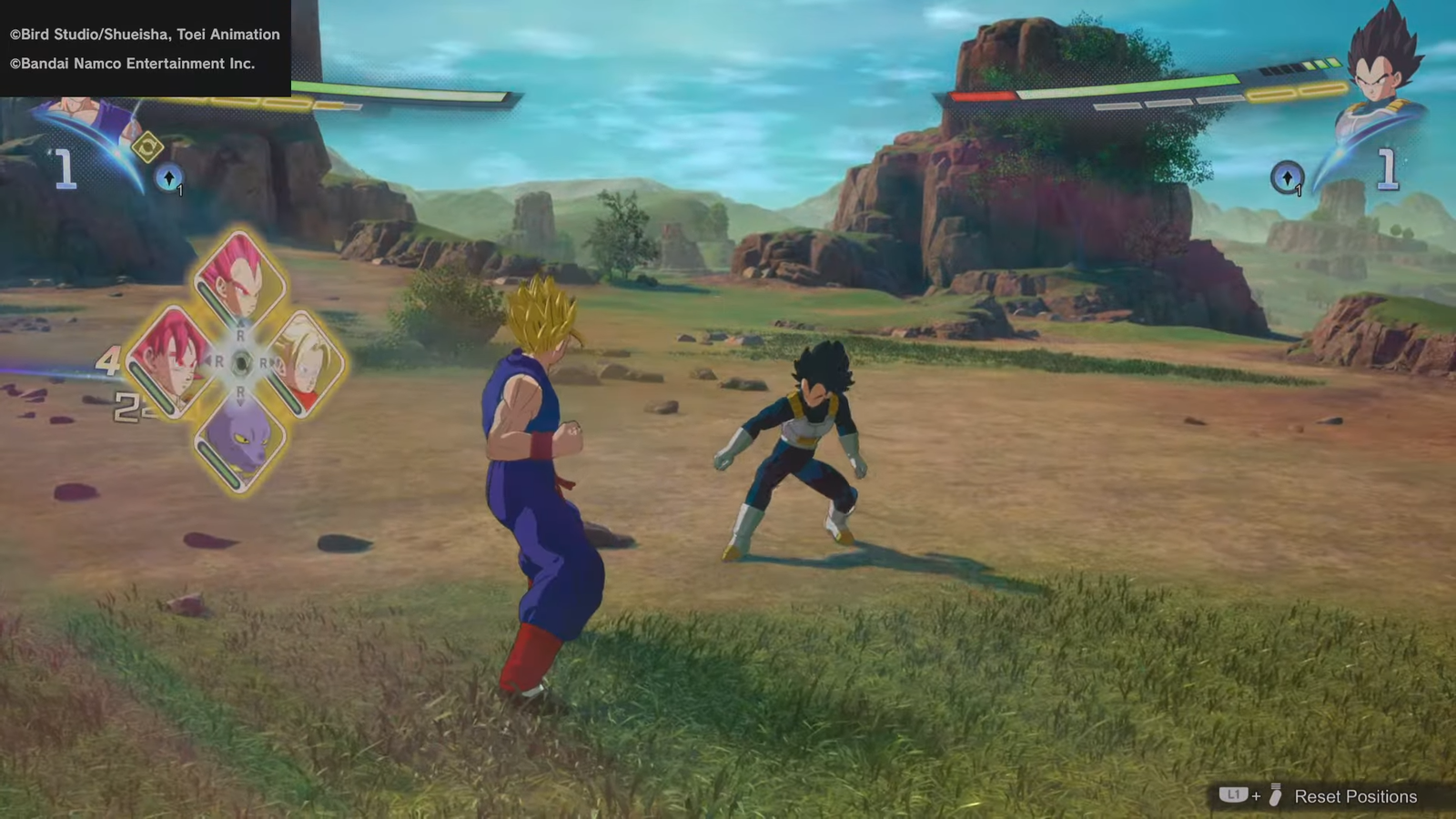Click the center R stick hub of the wheel
Image resolution: width=1456 pixels, height=819 pixels.
(241, 359)
